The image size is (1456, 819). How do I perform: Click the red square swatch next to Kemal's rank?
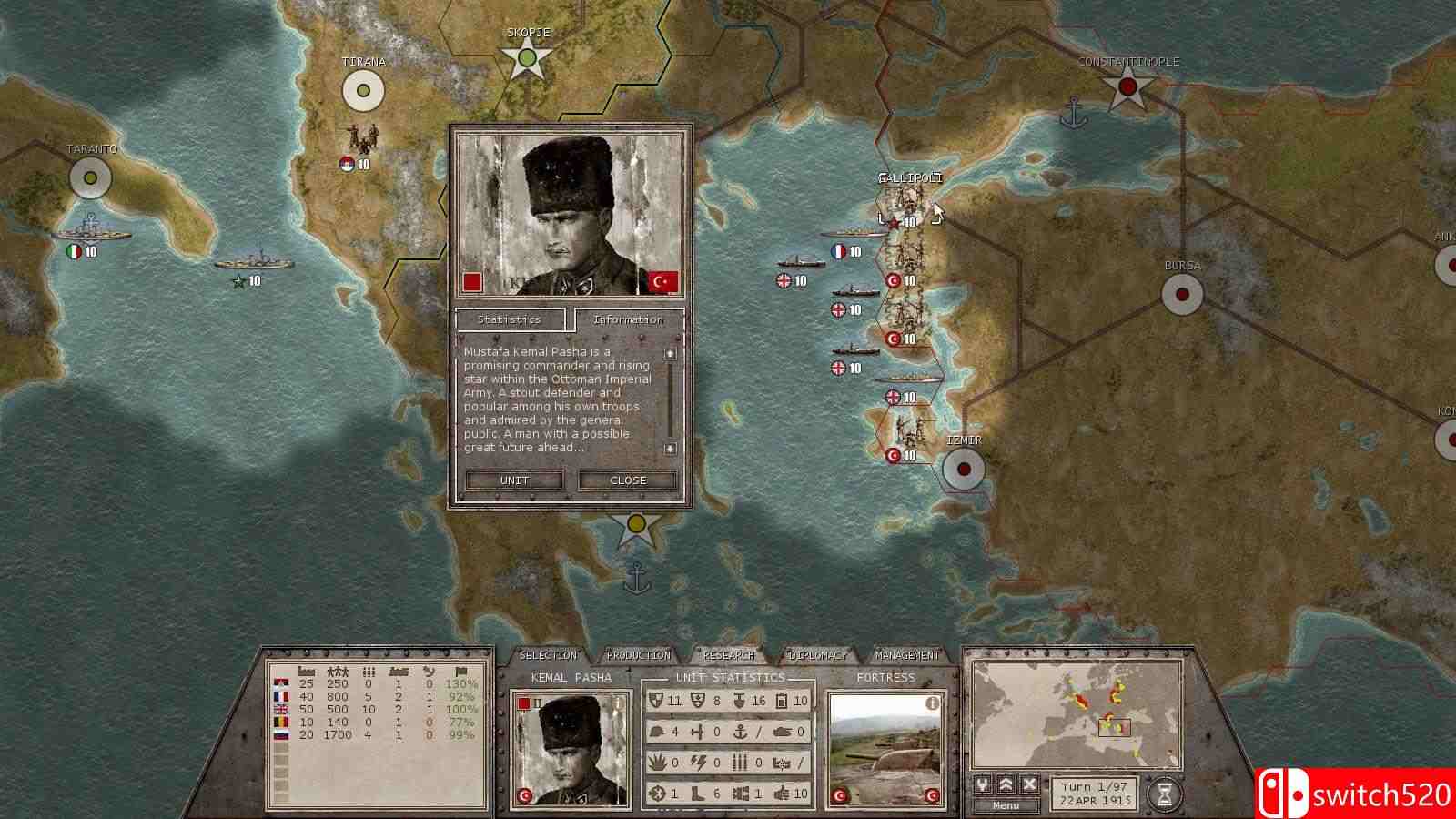pos(524,703)
